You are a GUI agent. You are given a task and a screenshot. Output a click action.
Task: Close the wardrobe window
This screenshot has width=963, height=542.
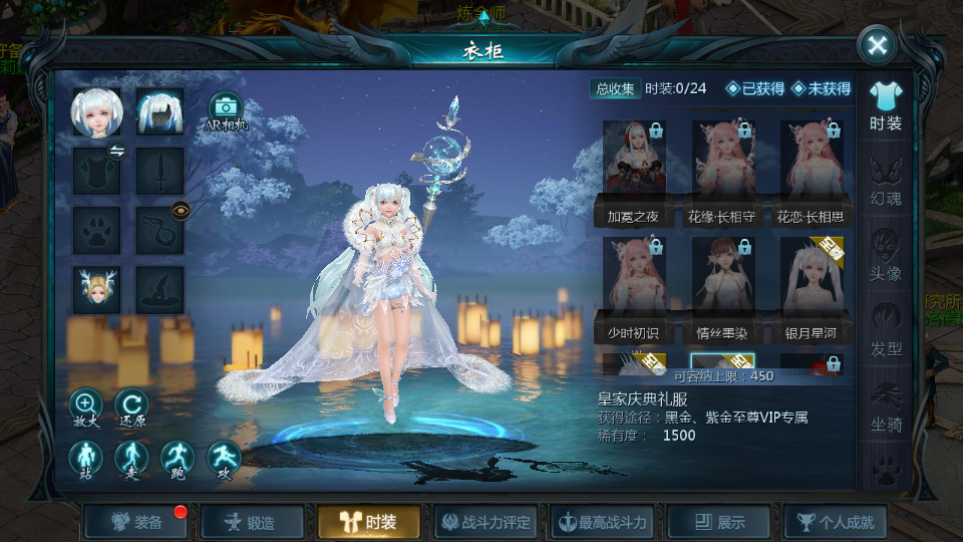coord(877,45)
